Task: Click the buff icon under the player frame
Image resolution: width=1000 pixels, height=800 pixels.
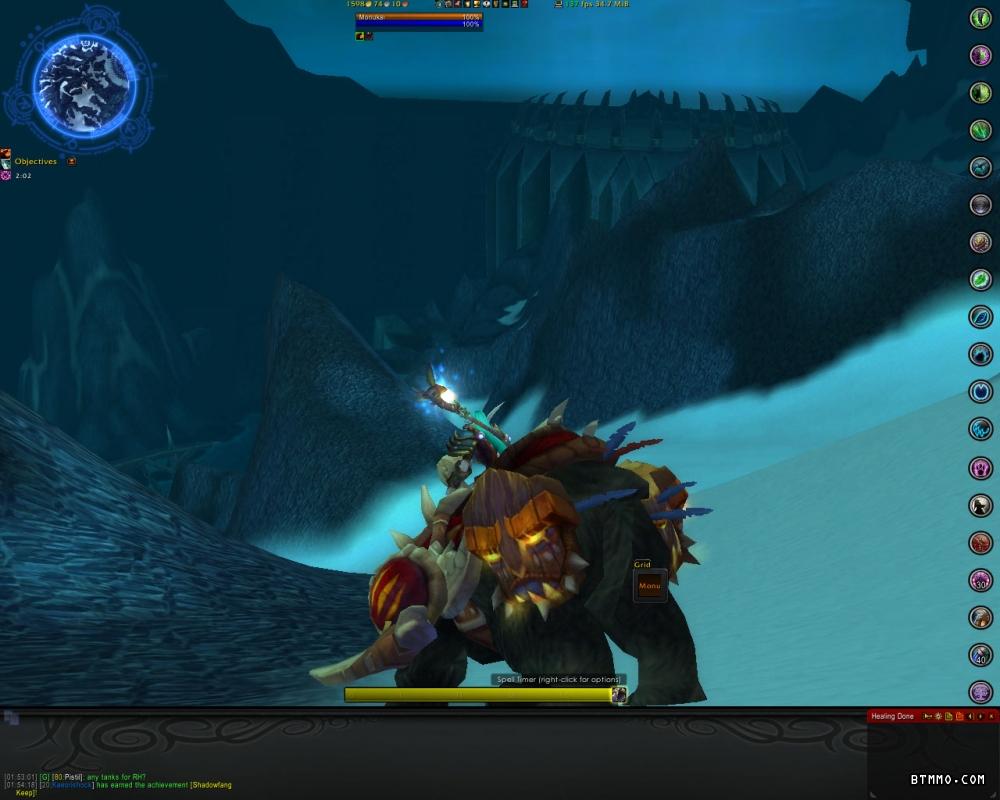Action: click(360, 36)
